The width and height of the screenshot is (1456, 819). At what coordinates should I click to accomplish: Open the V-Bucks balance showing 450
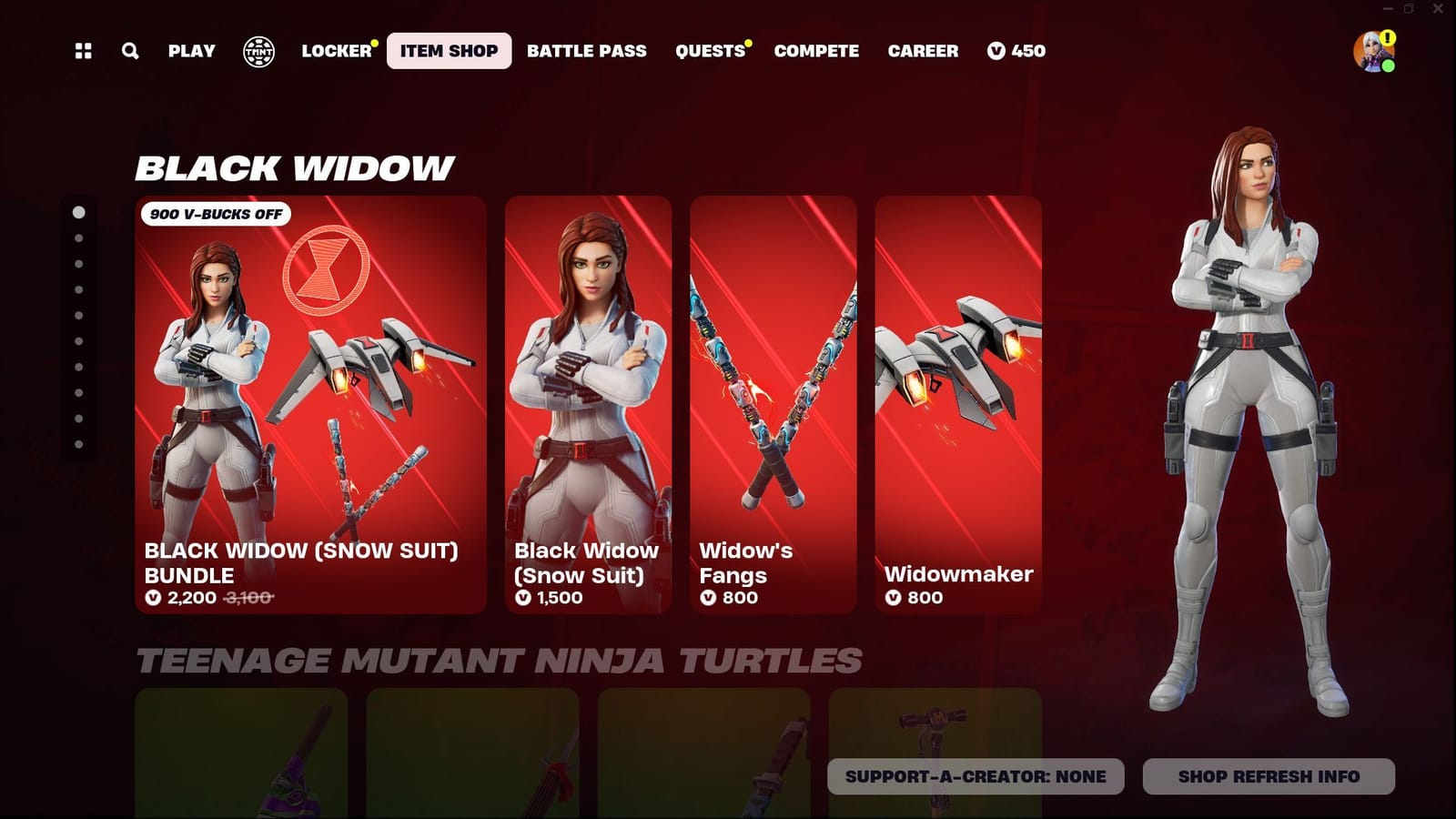pyautogui.click(x=1017, y=52)
